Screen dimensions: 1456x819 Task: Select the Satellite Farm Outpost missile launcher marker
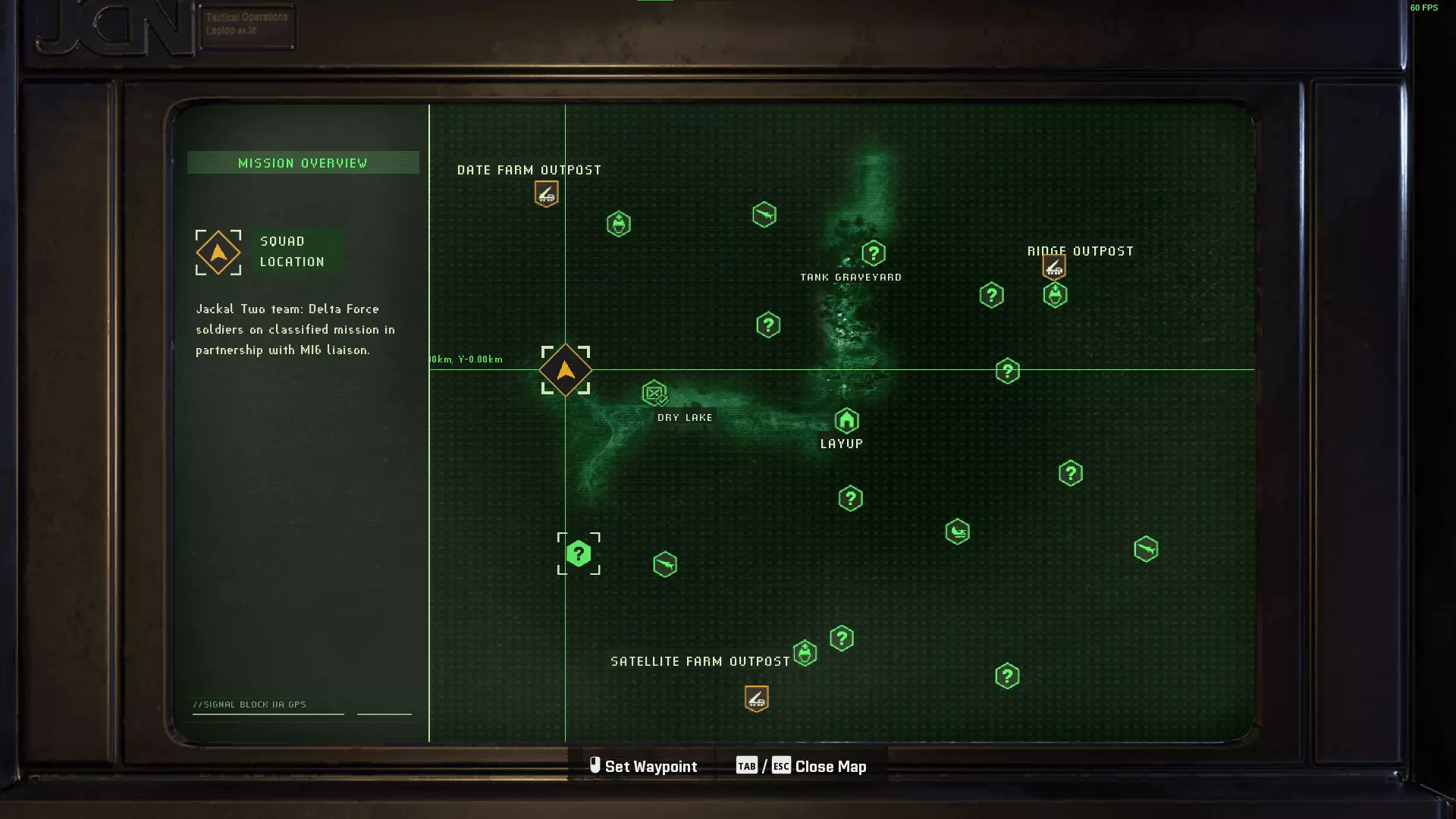point(756,698)
